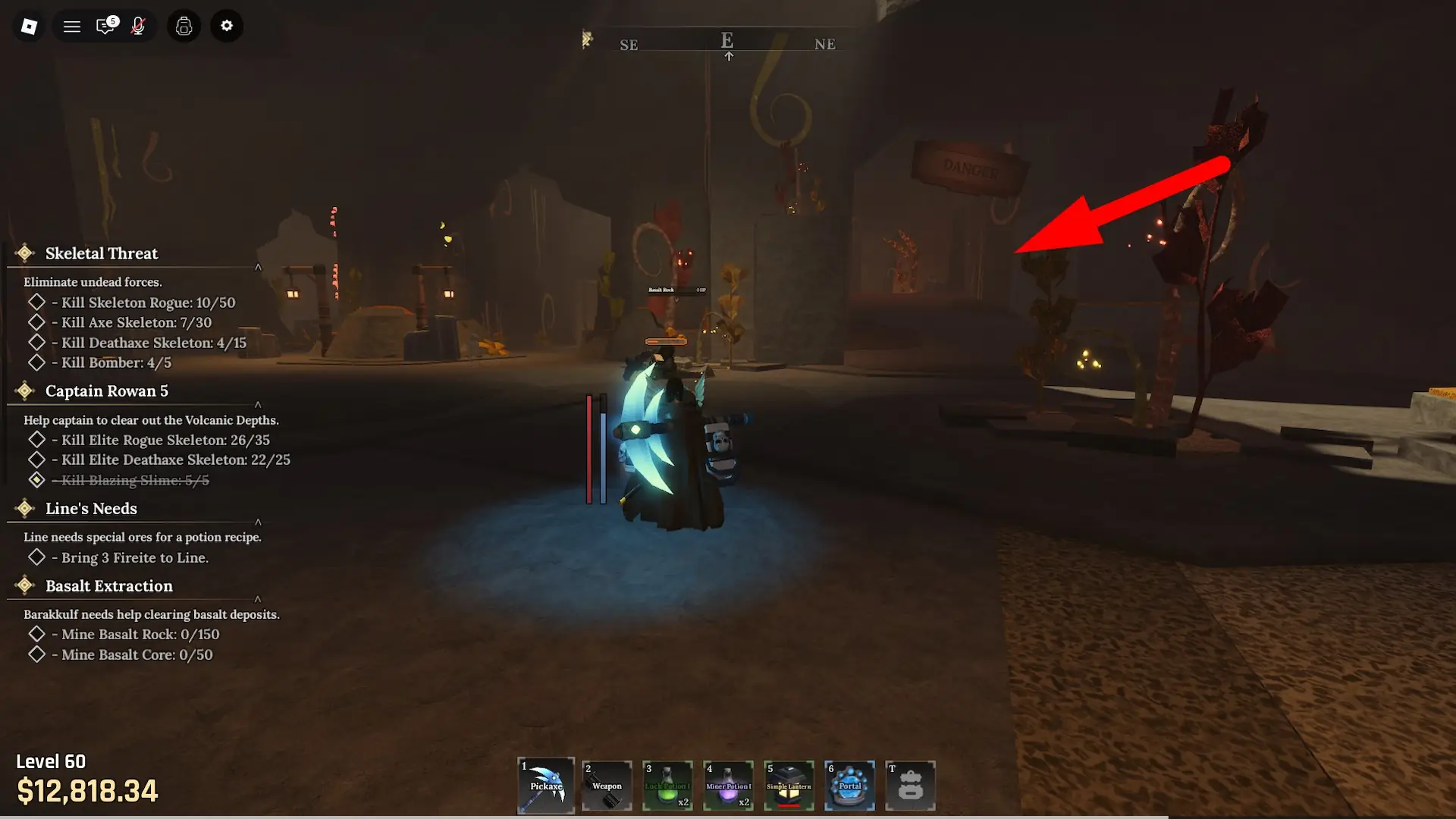The width and height of the screenshot is (1456, 819).
Task: Unmute the microphone
Action: [x=139, y=26]
